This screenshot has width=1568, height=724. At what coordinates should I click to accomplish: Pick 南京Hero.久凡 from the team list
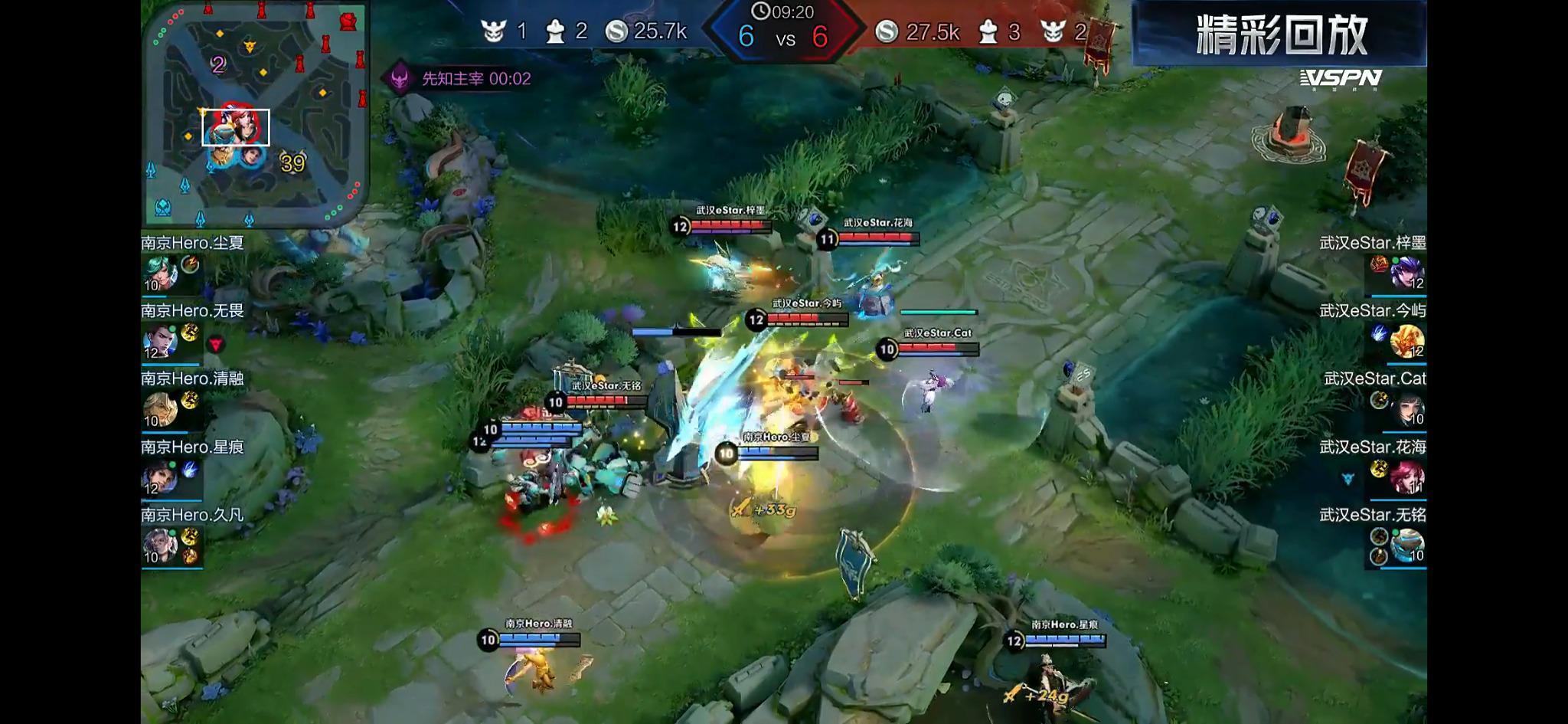(162, 545)
